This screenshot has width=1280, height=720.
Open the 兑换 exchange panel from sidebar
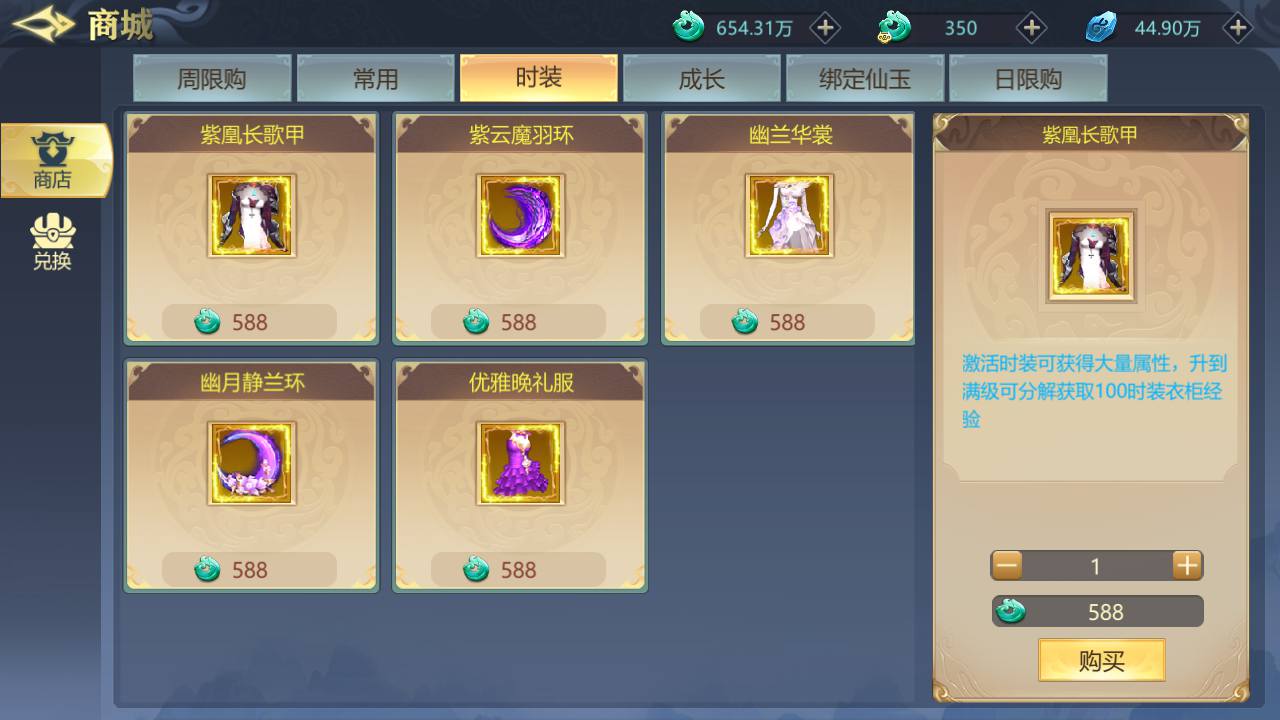(x=55, y=240)
